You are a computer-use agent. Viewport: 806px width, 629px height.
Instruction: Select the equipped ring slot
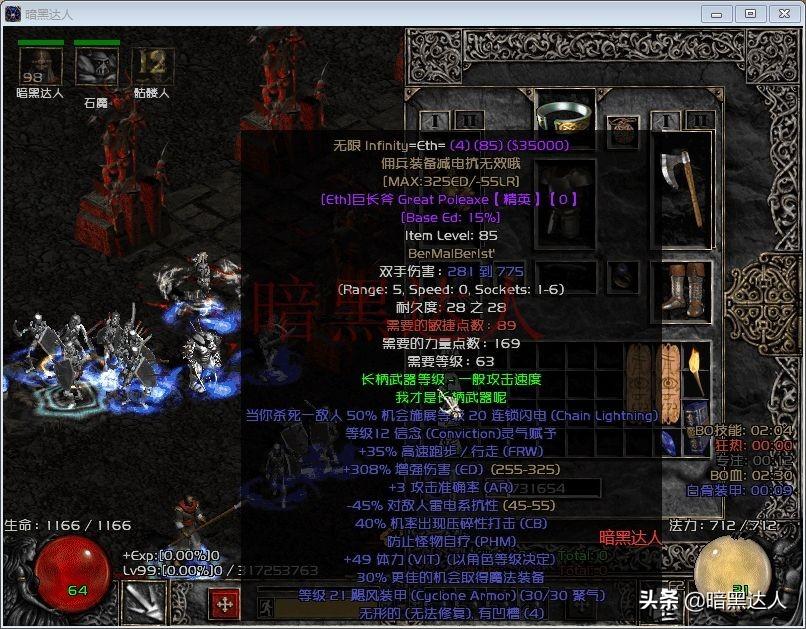click(x=622, y=278)
